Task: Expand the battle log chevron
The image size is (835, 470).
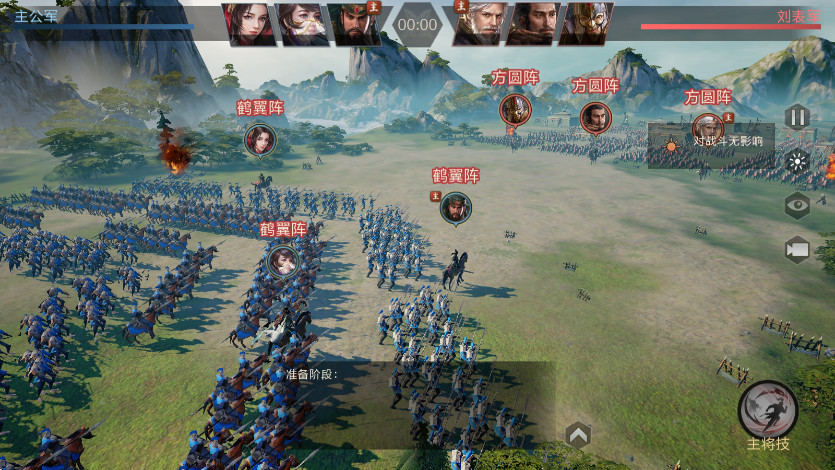Action: (x=578, y=434)
